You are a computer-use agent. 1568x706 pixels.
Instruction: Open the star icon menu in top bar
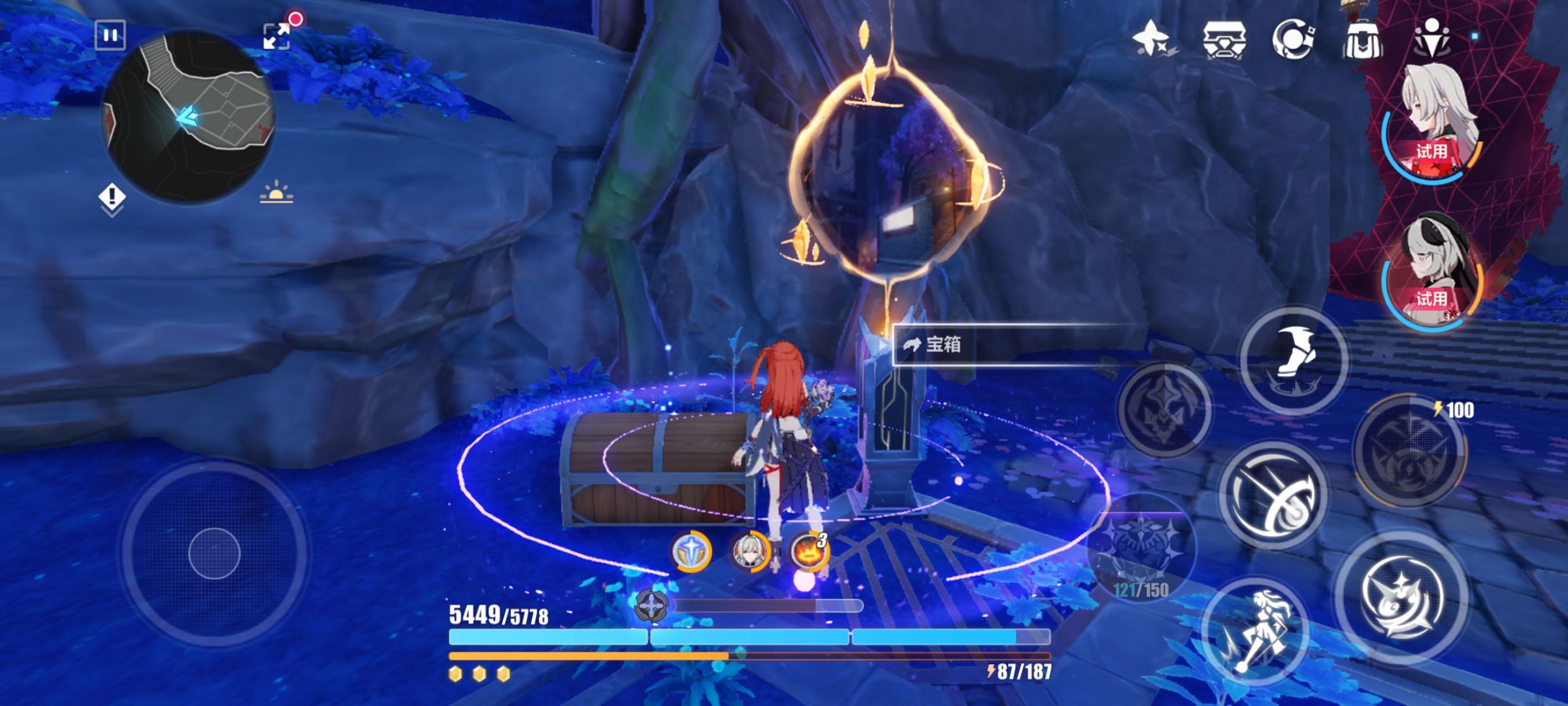[x=1153, y=38]
